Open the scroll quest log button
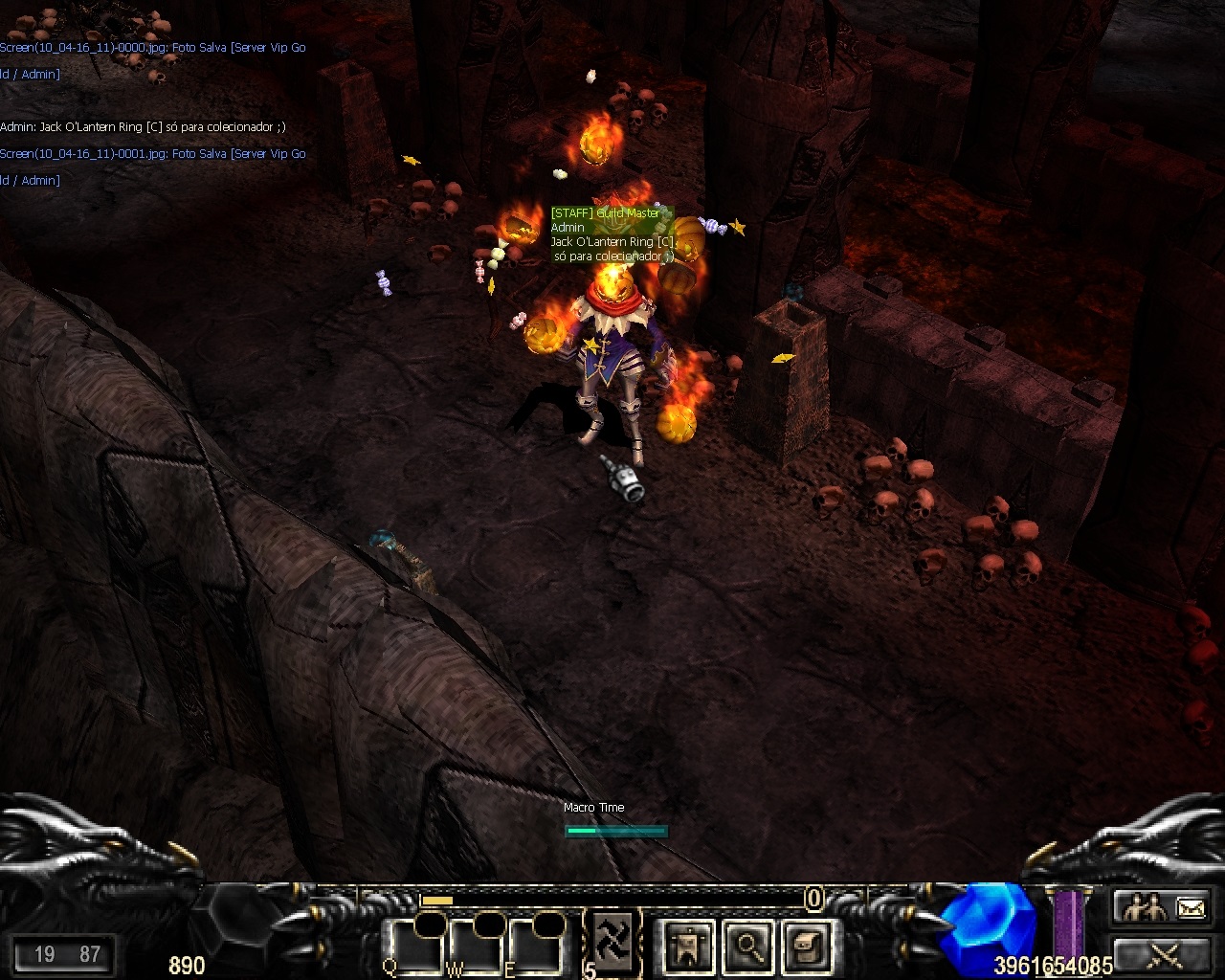Image resolution: width=1225 pixels, height=980 pixels. click(x=806, y=947)
